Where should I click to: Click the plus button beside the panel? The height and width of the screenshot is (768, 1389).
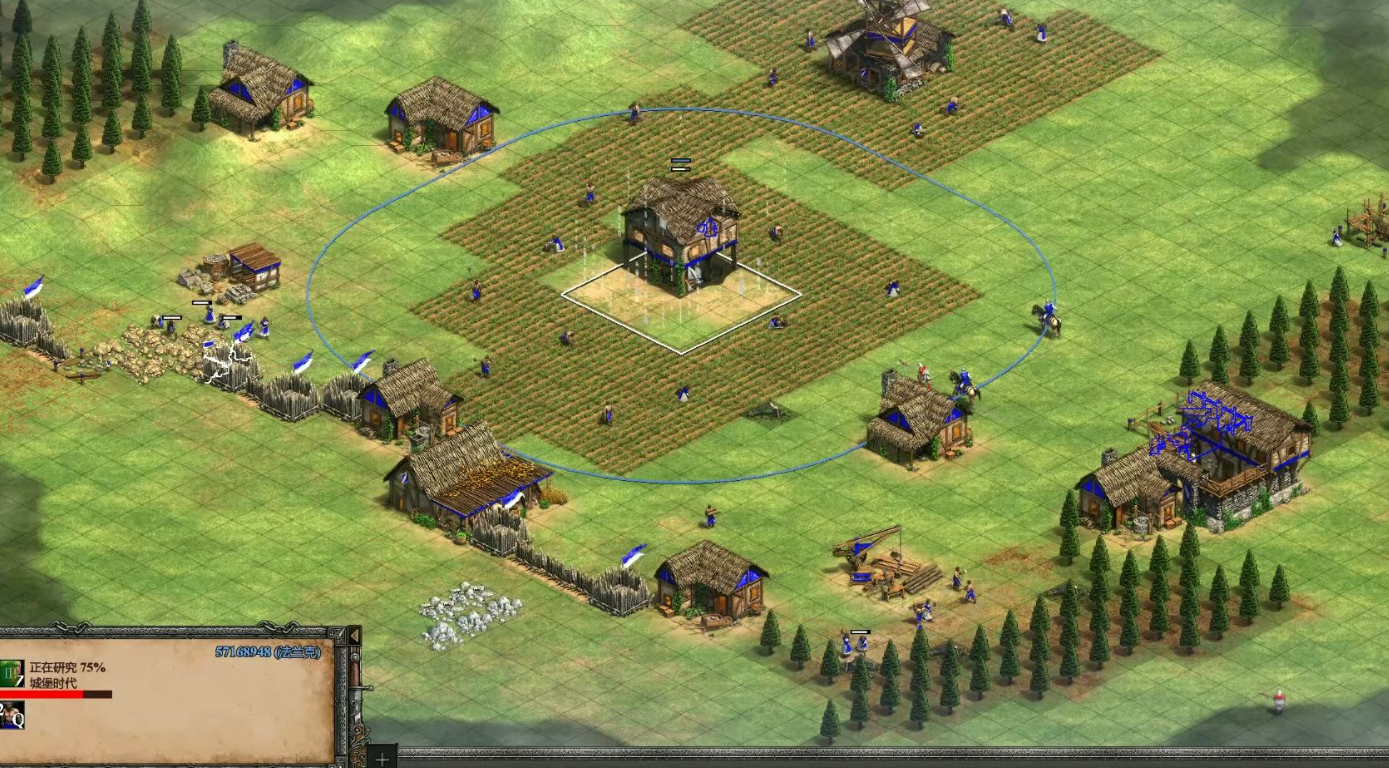(x=382, y=756)
